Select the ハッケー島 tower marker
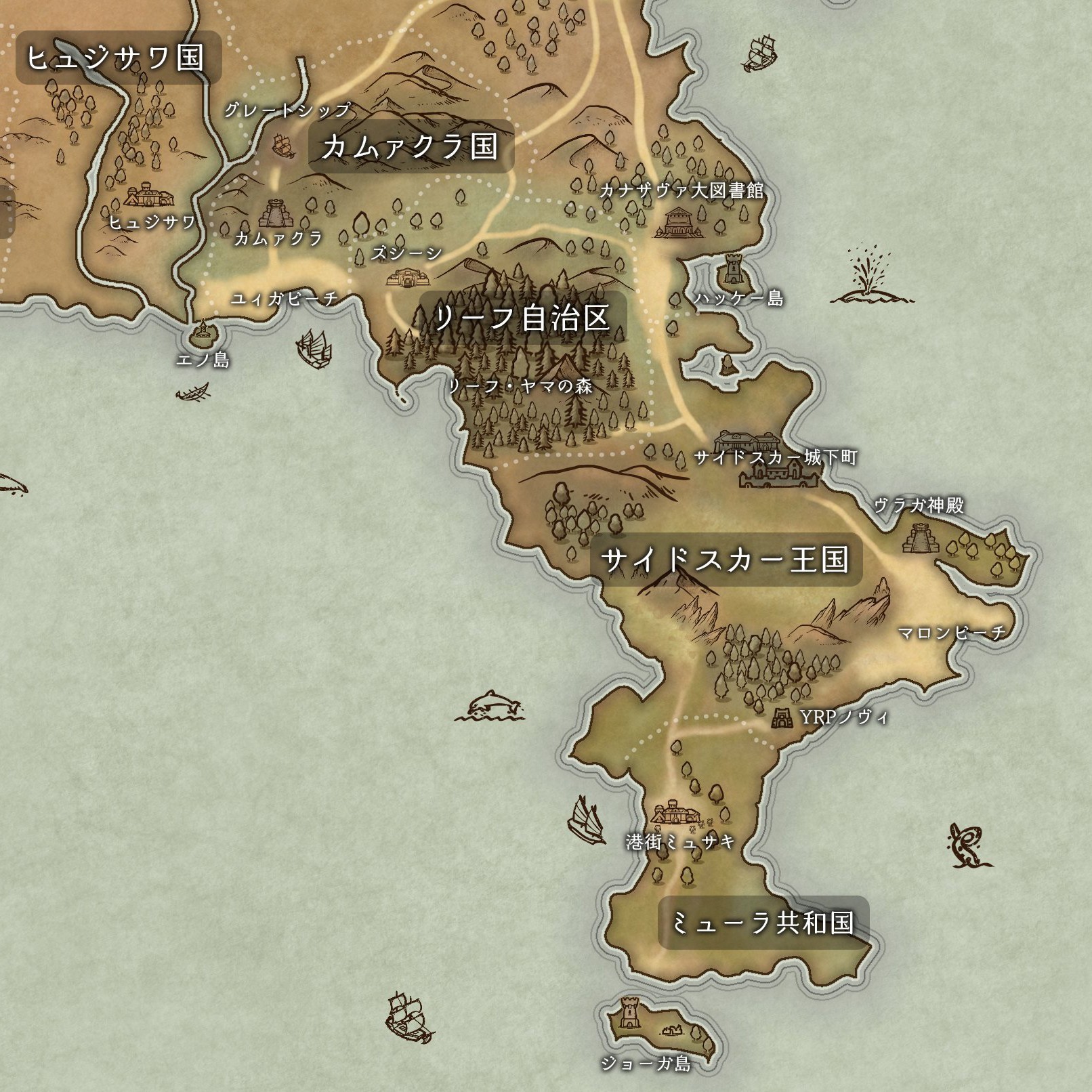The height and width of the screenshot is (1092, 1092). click(x=734, y=269)
